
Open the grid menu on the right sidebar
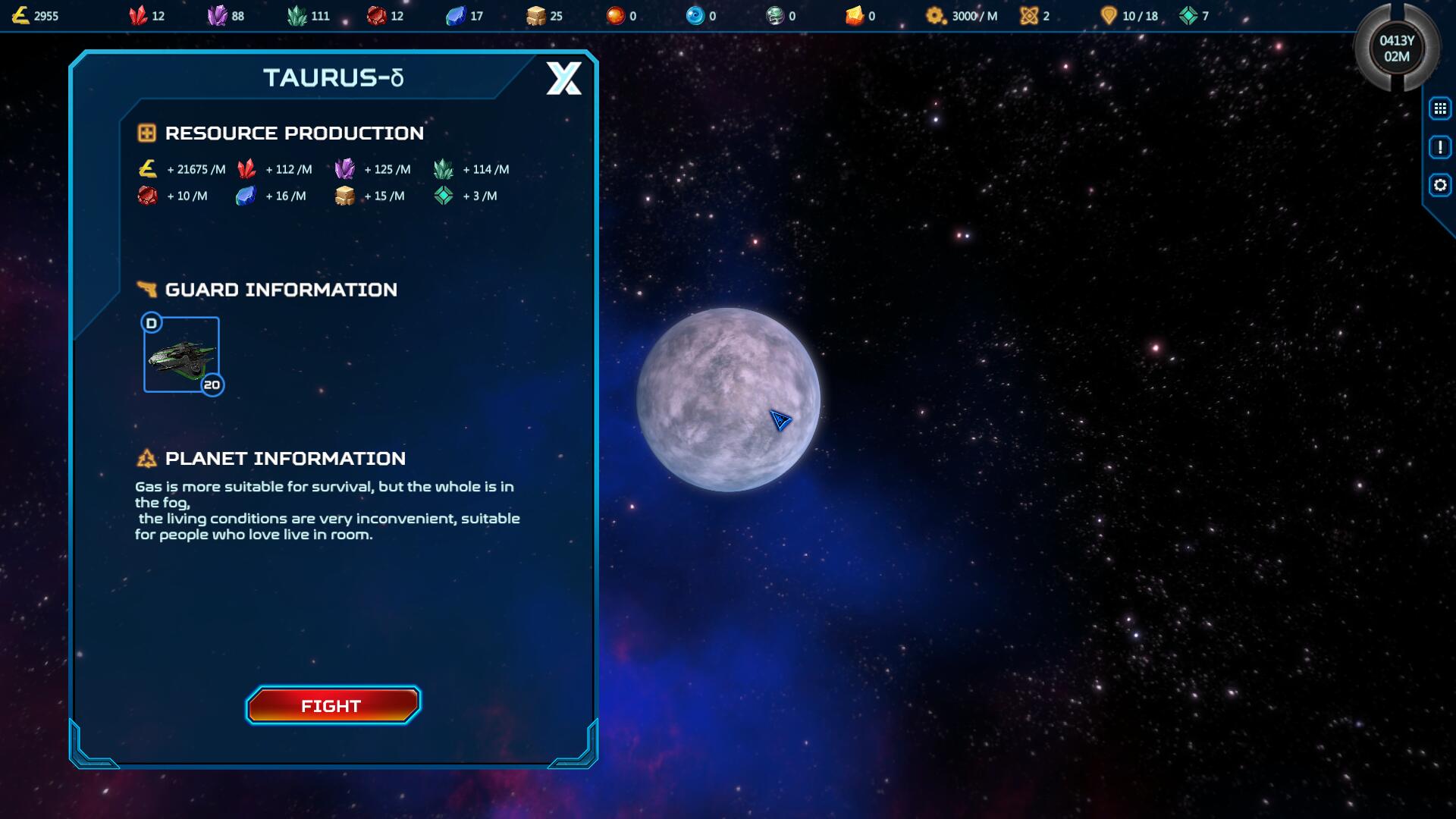tap(1440, 107)
